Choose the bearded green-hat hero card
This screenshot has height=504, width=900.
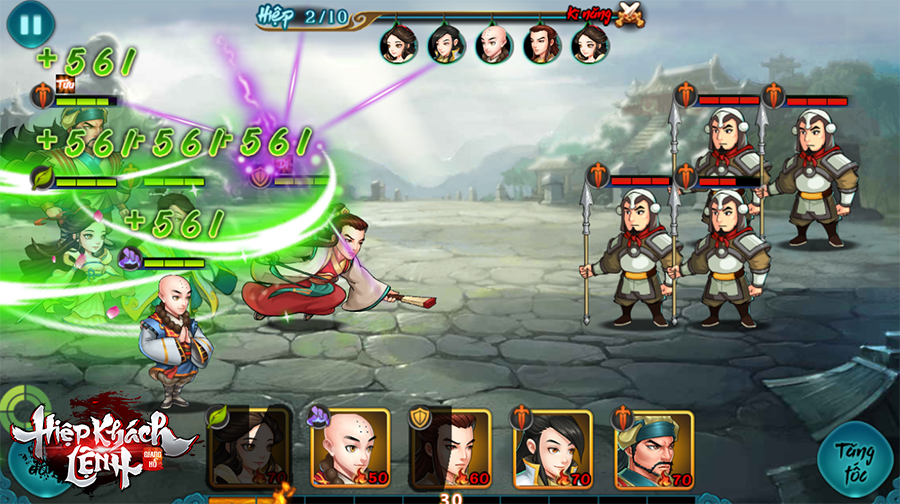tap(656, 448)
